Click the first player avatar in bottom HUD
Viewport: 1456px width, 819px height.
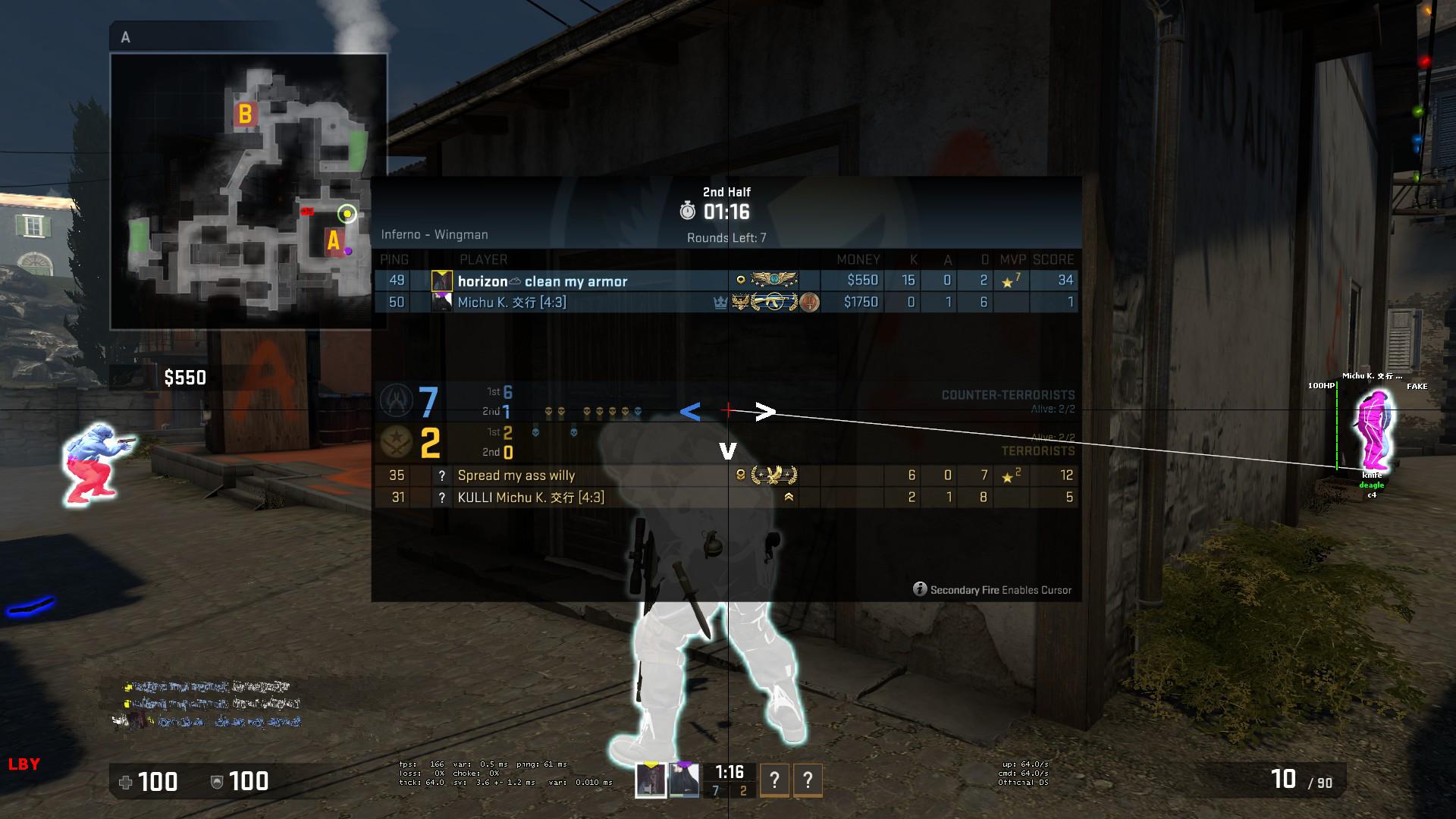pyautogui.click(x=651, y=780)
